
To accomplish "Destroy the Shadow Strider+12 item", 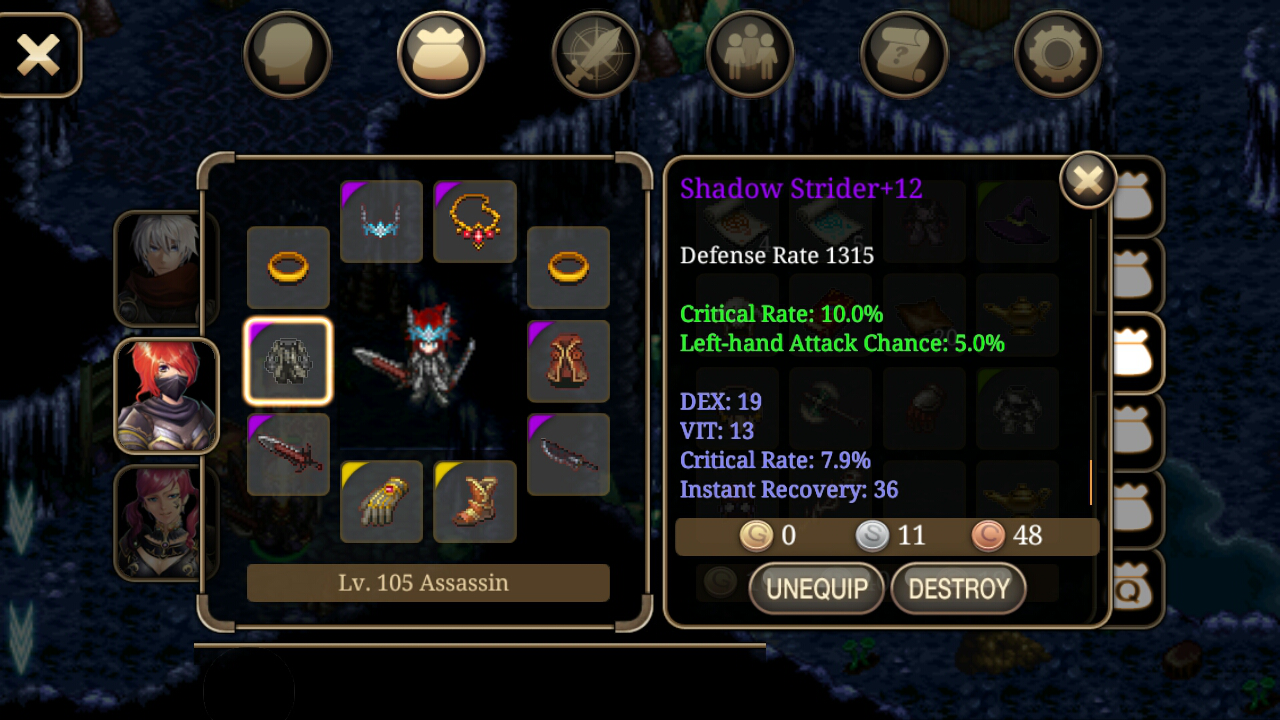I will click(958, 588).
